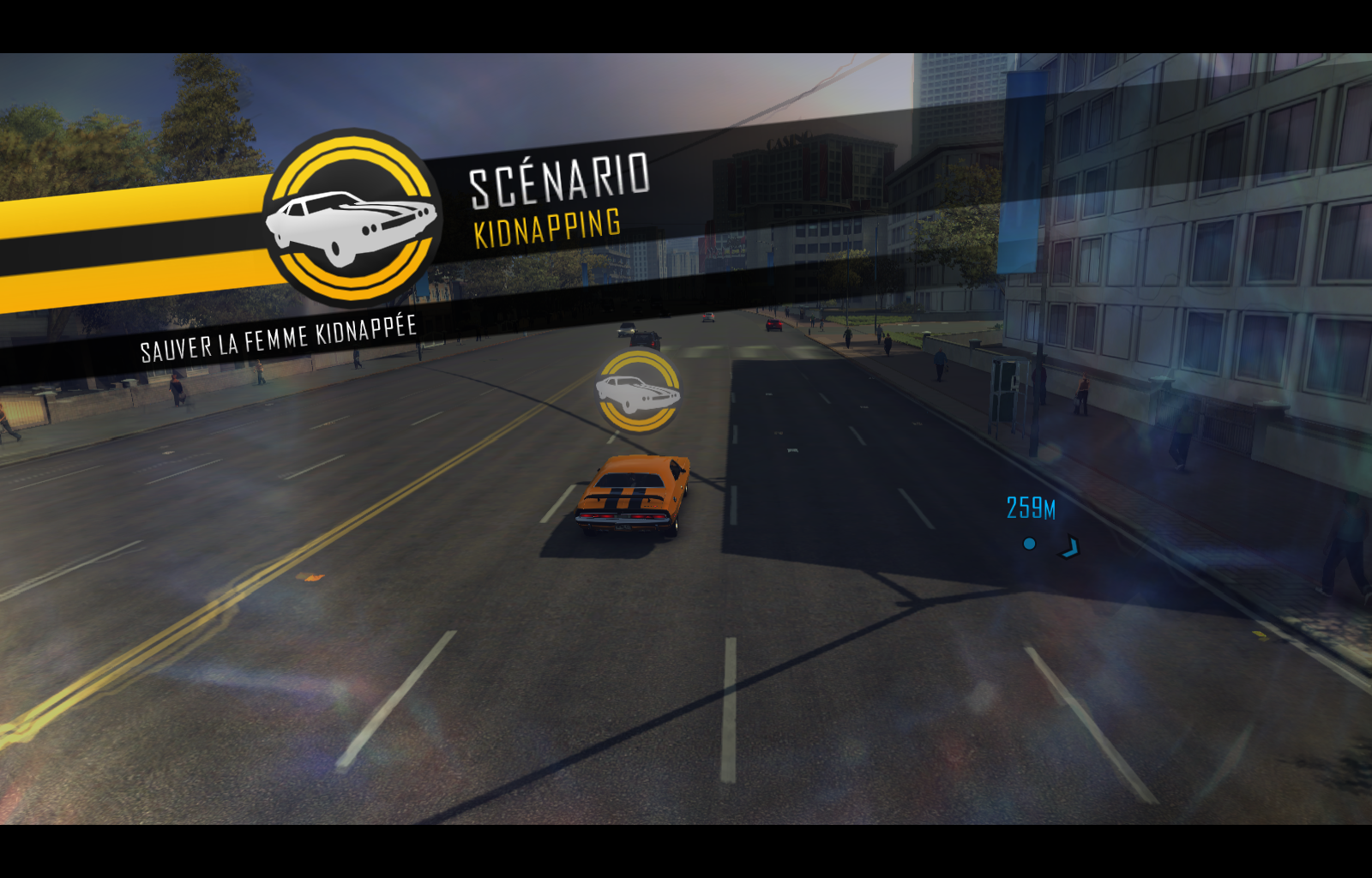Select the small mission marker floating above the road

(638, 391)
